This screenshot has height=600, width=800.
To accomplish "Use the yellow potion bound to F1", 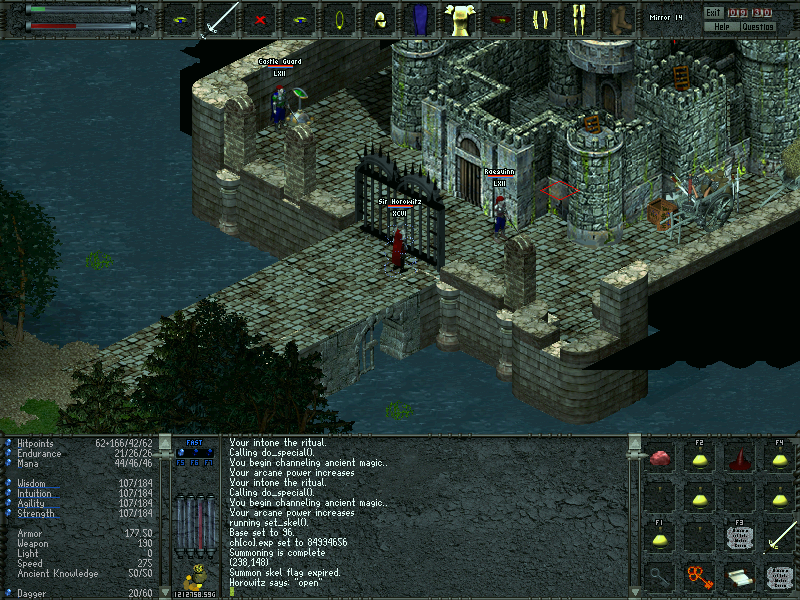I will coord(659,539).
